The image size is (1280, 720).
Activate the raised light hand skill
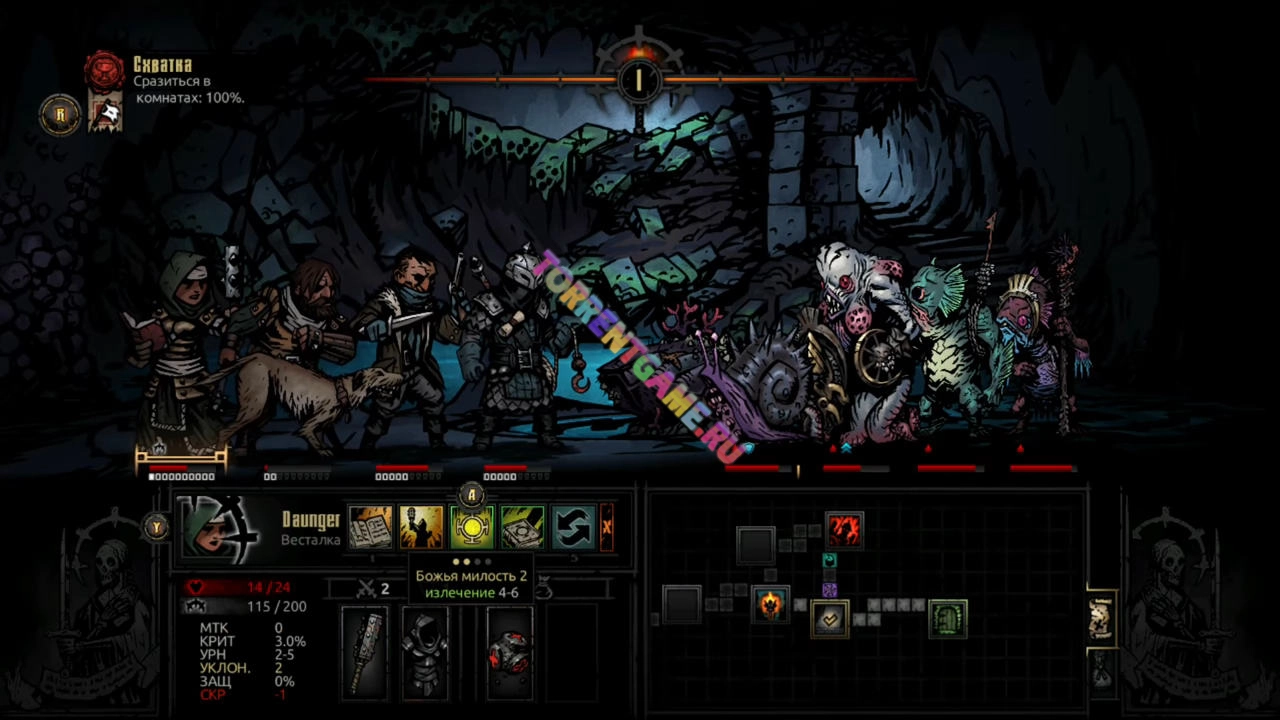pos(421,527)
